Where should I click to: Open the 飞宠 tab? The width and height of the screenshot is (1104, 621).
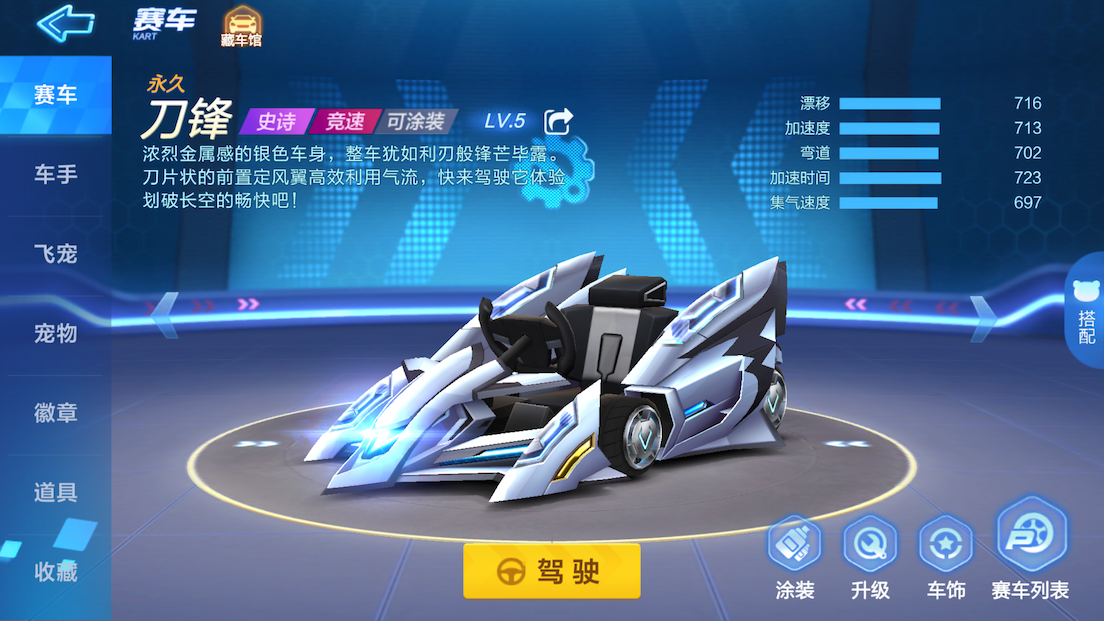pos(55,254)
